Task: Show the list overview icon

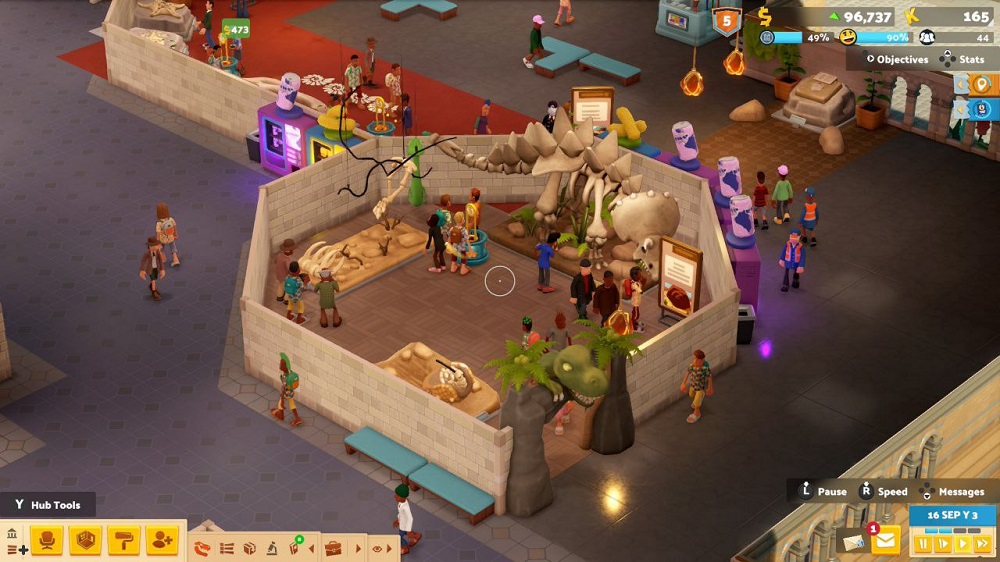Action: point(226,548)
